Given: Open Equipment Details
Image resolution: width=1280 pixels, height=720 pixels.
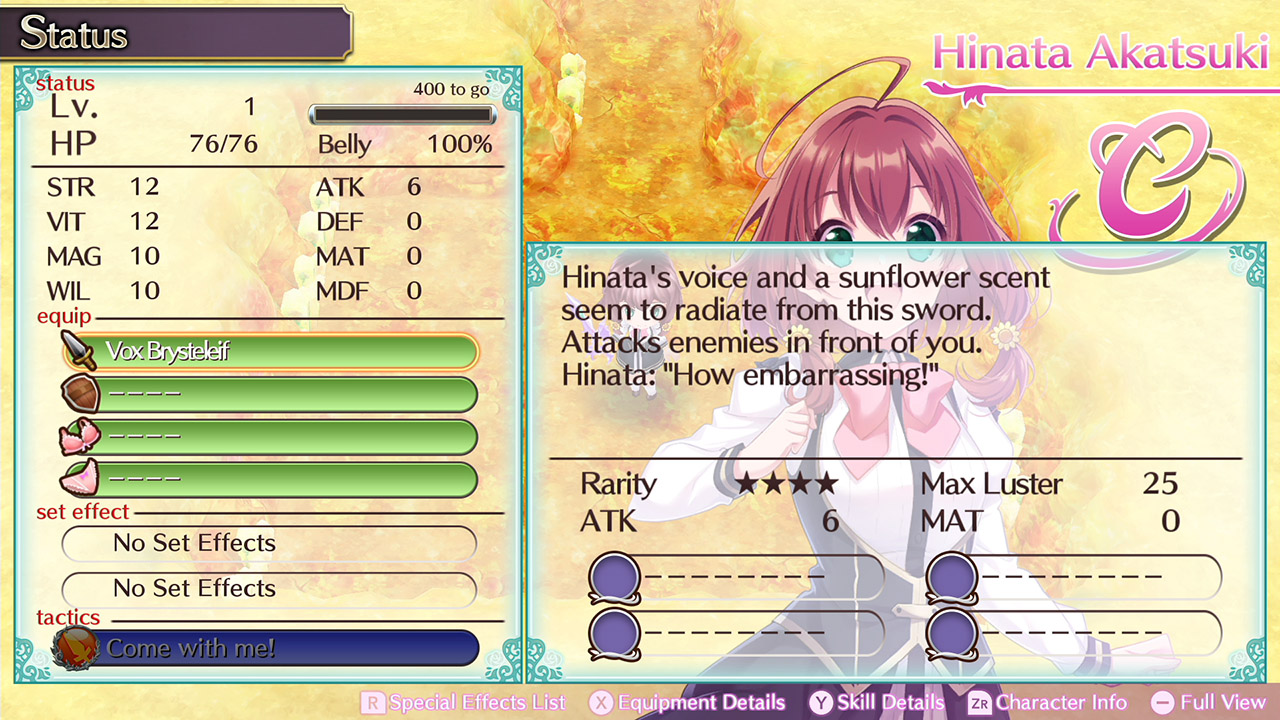Looking at the screenshot, I should [688, 702].
